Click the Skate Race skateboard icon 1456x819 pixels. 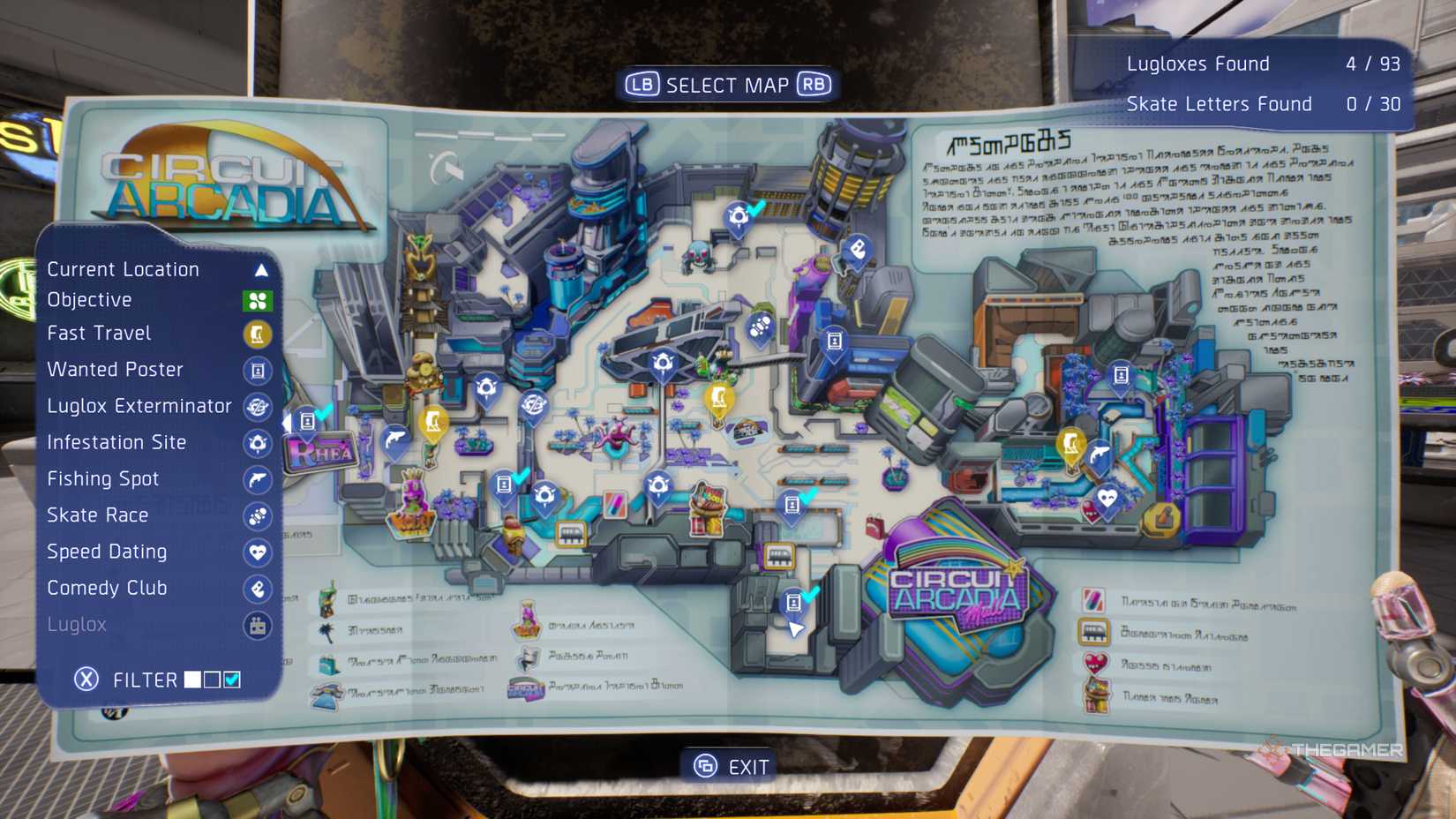259,516
